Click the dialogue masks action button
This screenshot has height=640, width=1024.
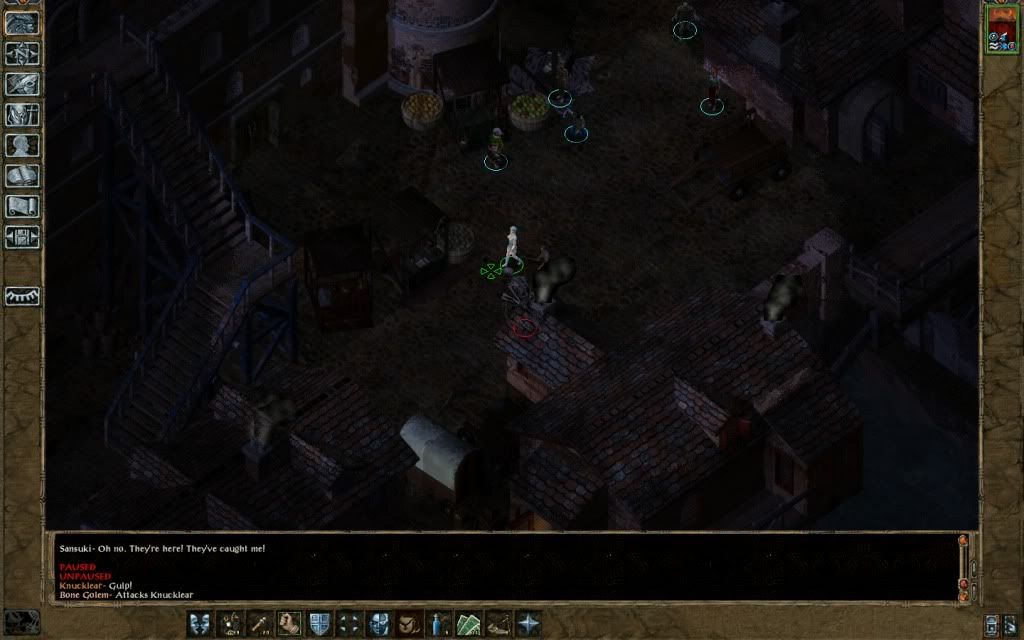pyautogui.click(x=200, y=623)
